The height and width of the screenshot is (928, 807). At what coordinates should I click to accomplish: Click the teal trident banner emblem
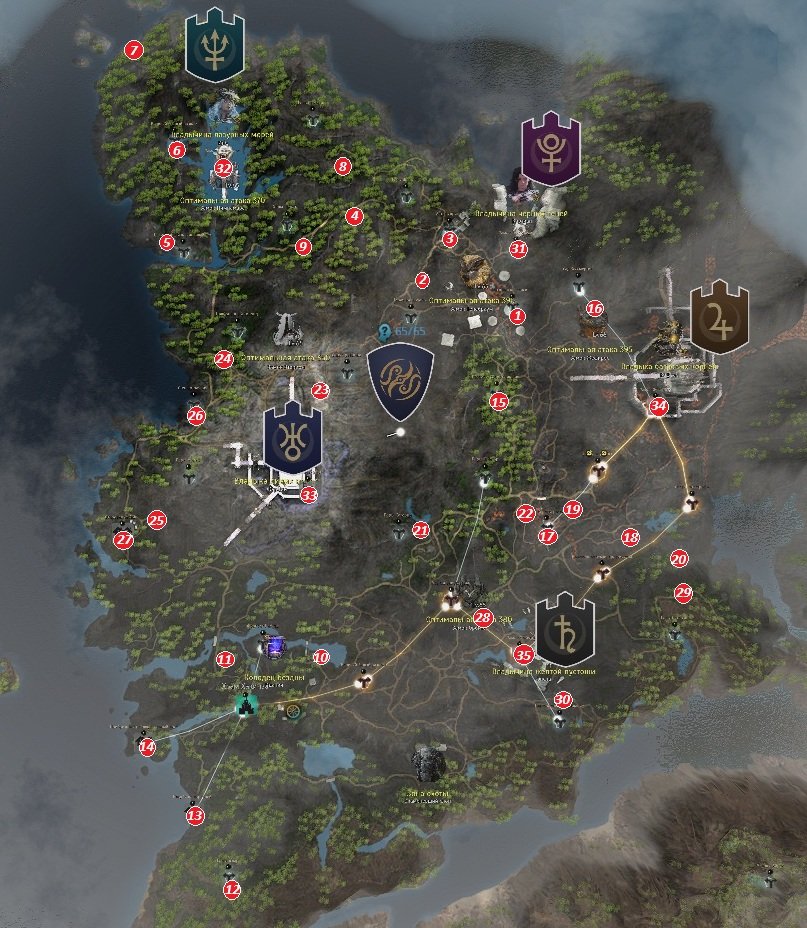pos(213,46)
